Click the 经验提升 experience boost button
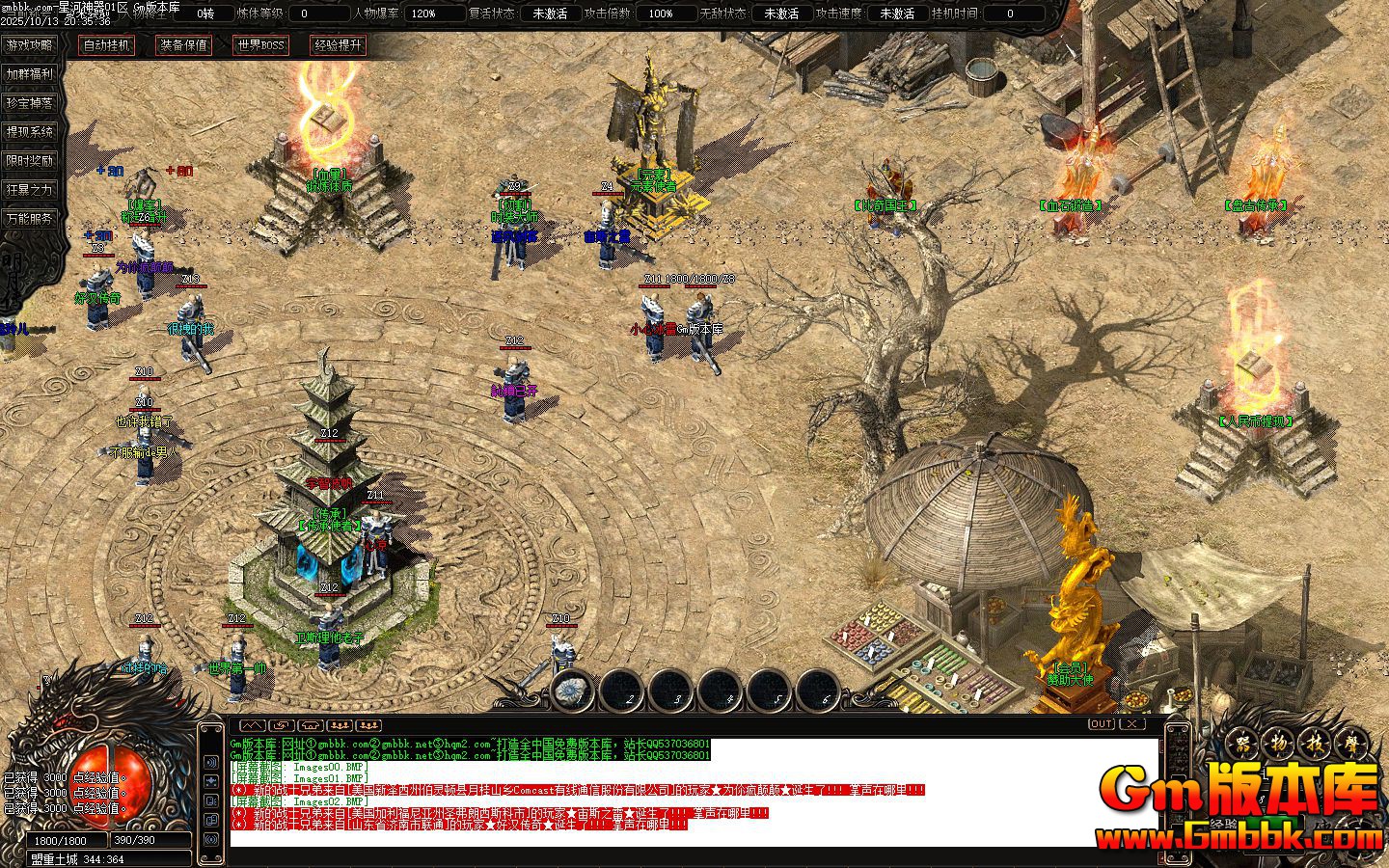 coord(339,45)
